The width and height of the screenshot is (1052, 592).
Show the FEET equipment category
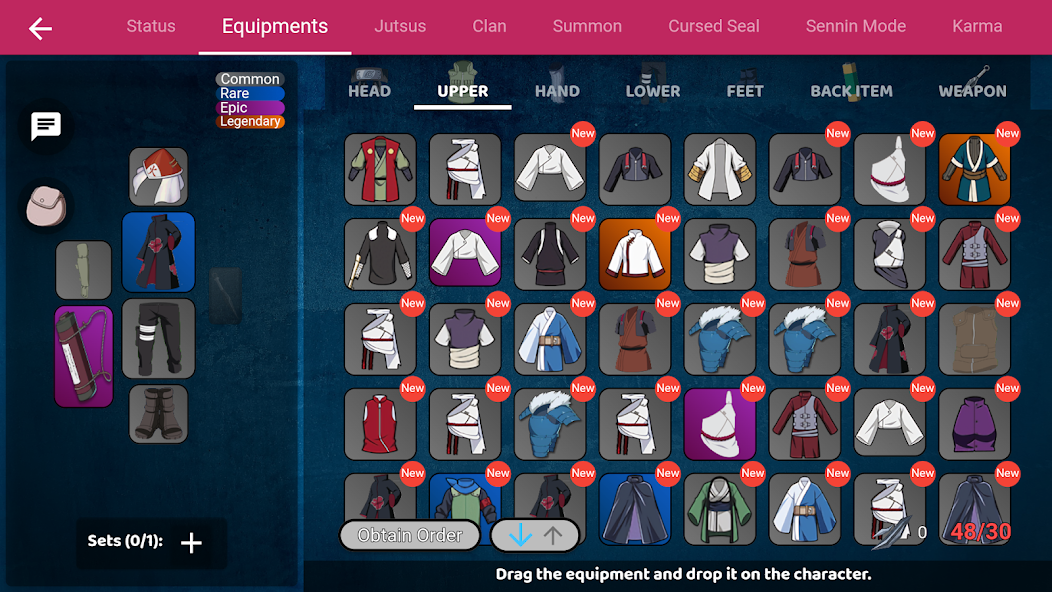pos(745,90)
